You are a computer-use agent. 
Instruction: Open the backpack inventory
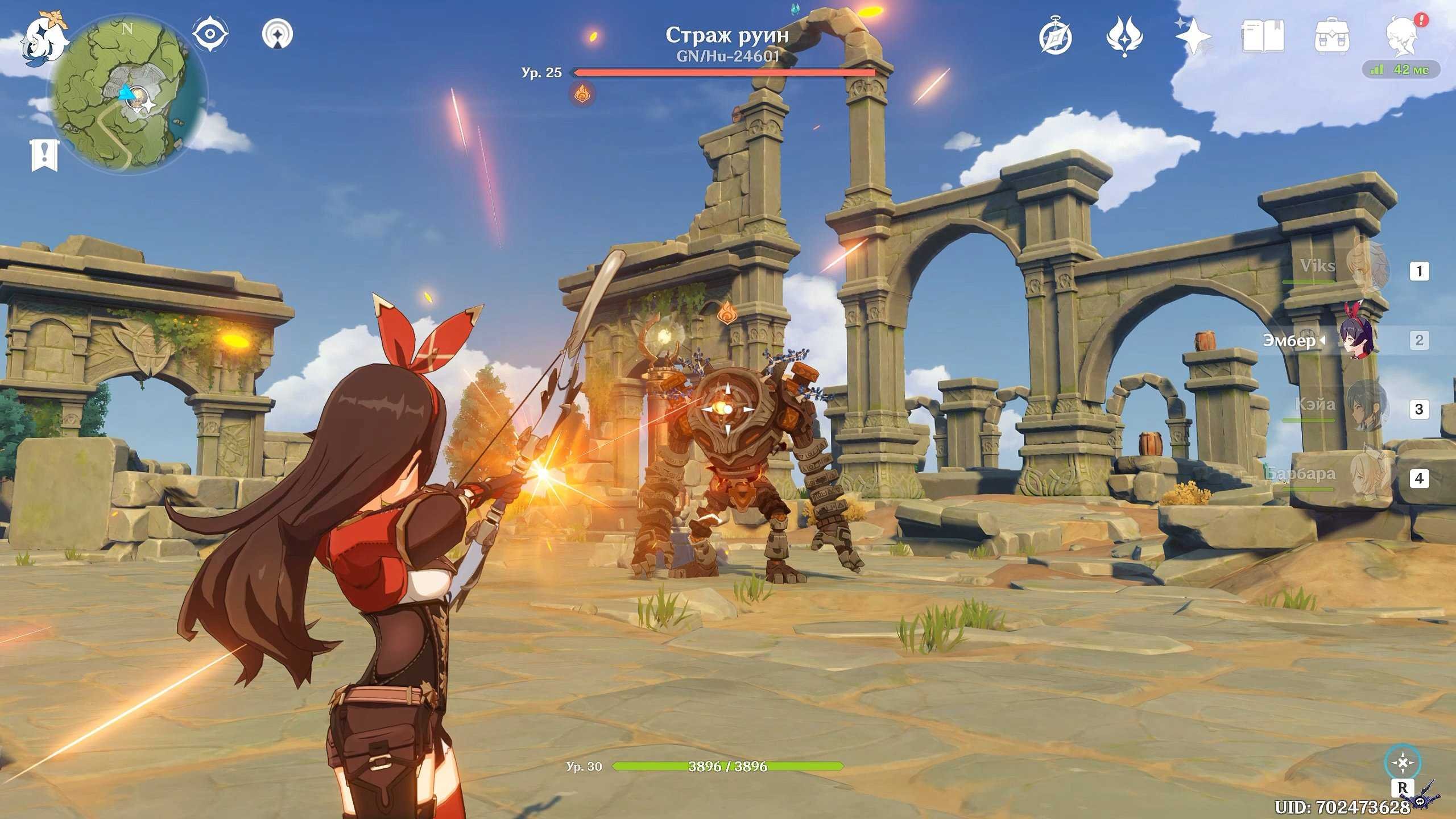click(1332, 38)
